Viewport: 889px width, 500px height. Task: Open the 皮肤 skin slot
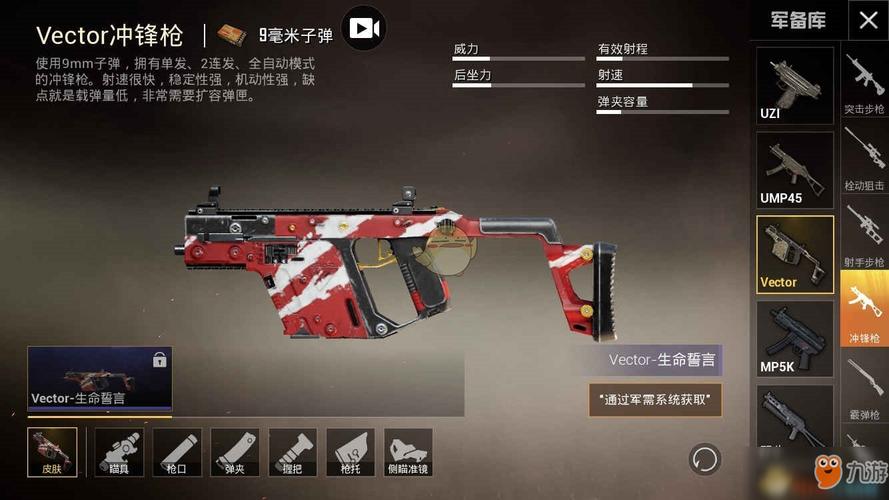52,452
